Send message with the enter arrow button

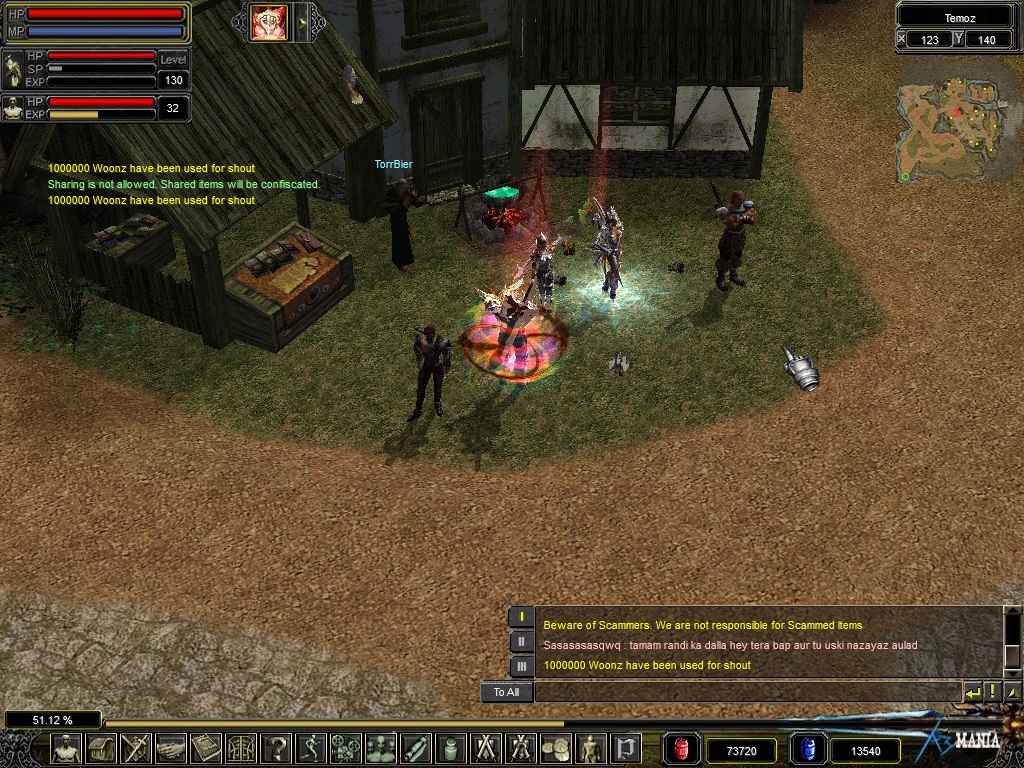(x=972, y=692)
